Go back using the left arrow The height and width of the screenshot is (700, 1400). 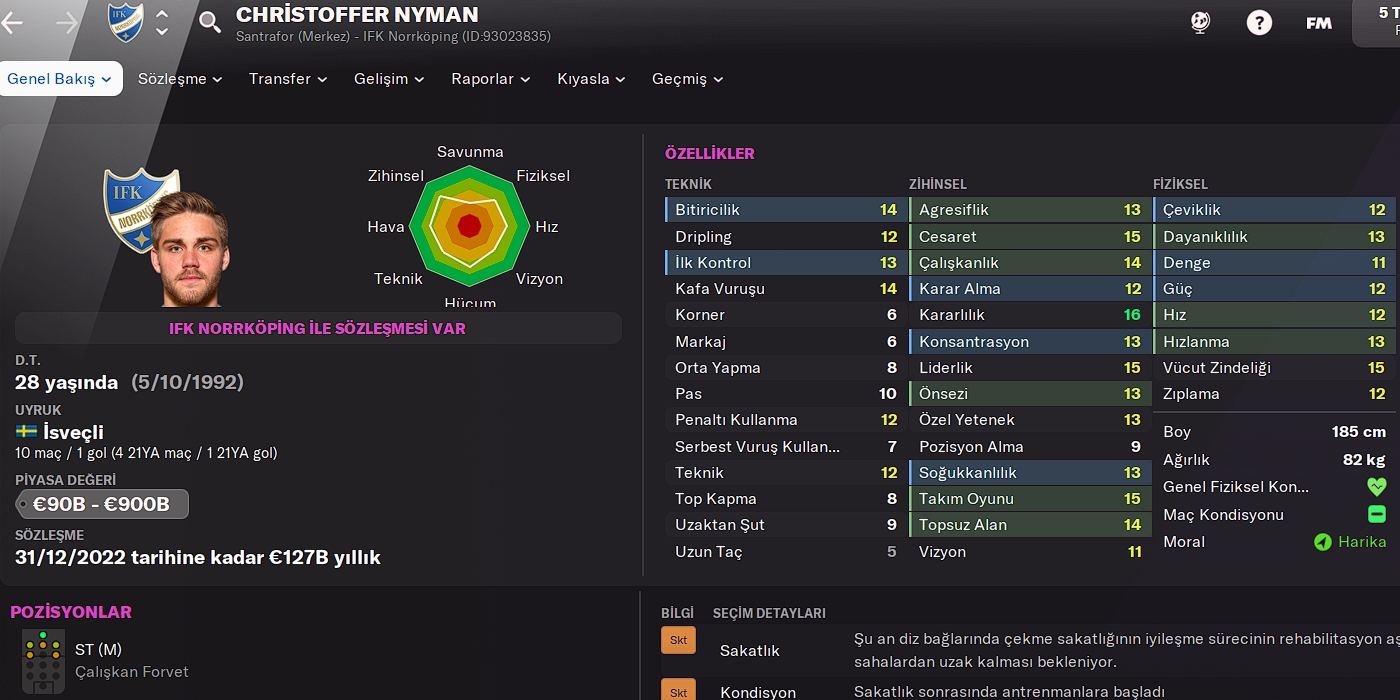click(x=13, y=23)
